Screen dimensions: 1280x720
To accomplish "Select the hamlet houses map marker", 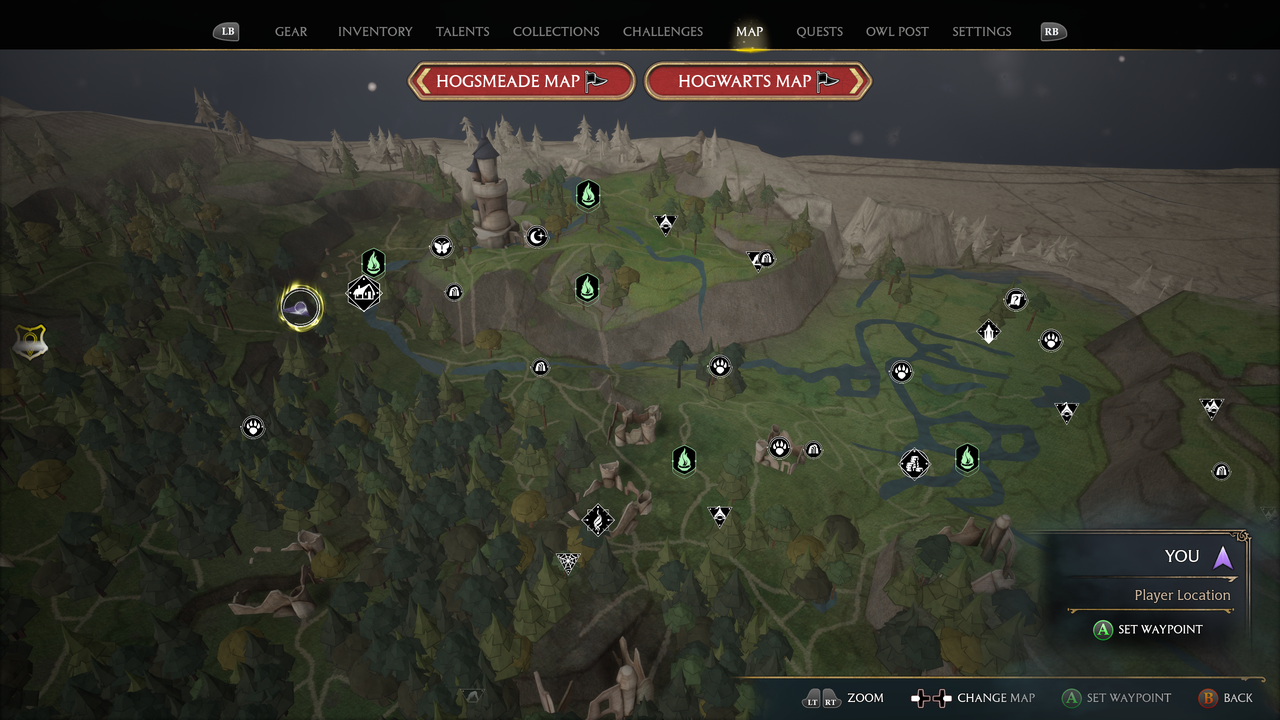I will pyautogui.click(x=363, y=293).
